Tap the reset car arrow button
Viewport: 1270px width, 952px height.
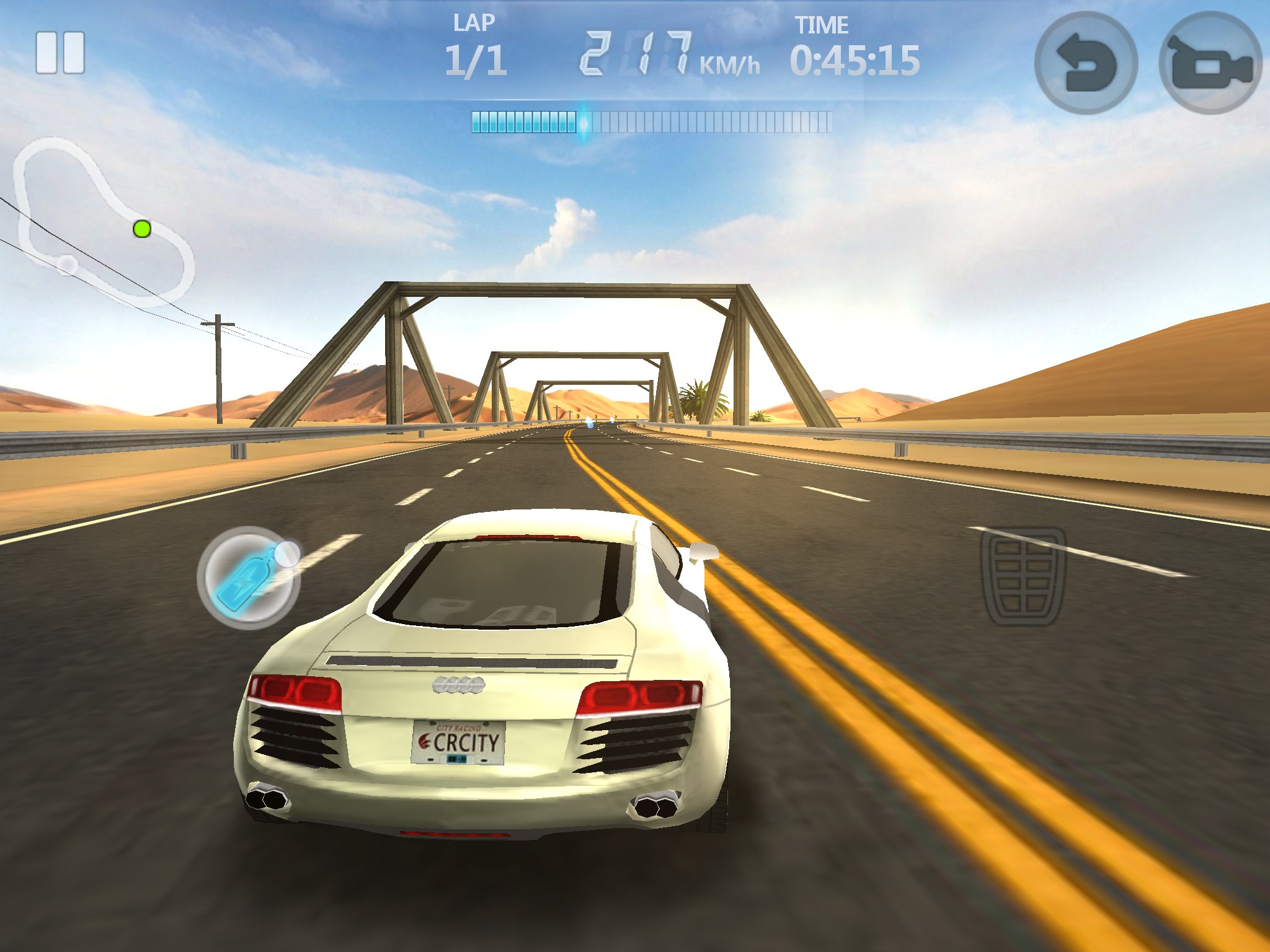(1086, 63)
